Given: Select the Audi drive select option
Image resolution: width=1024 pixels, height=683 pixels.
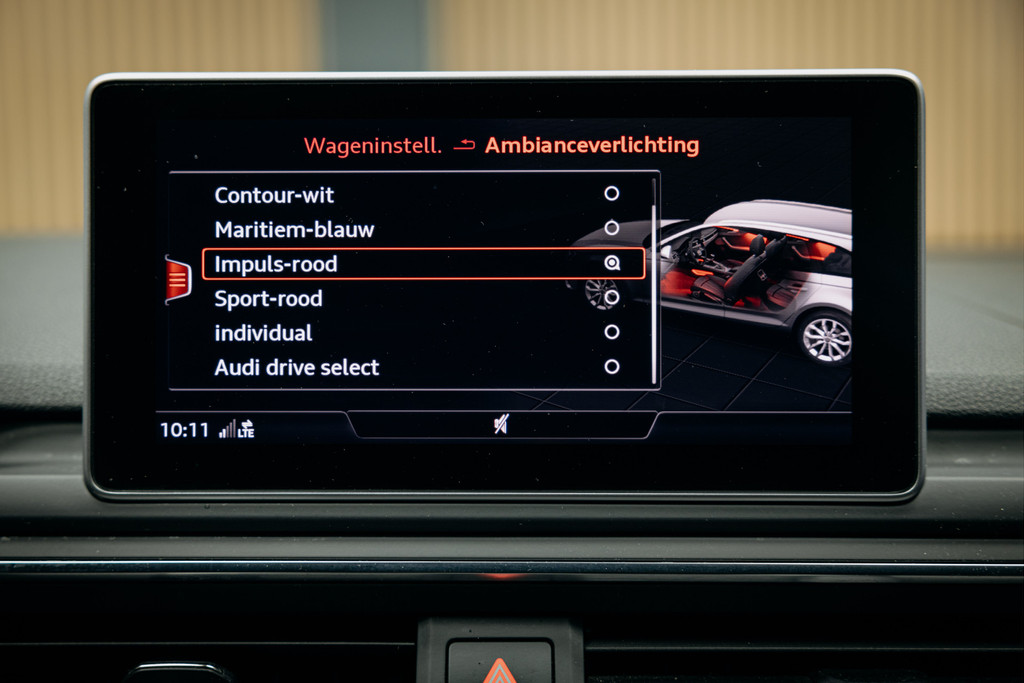Looking at the screenshot, I should 297,367.
